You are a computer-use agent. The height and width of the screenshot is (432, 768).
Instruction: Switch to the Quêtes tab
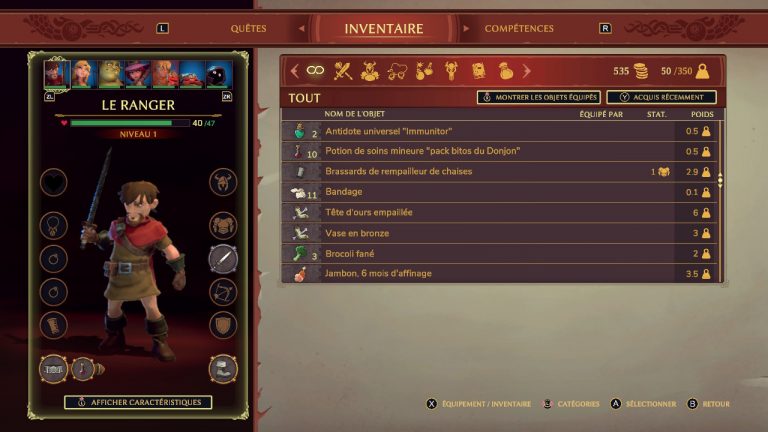(x=248, y=29)
